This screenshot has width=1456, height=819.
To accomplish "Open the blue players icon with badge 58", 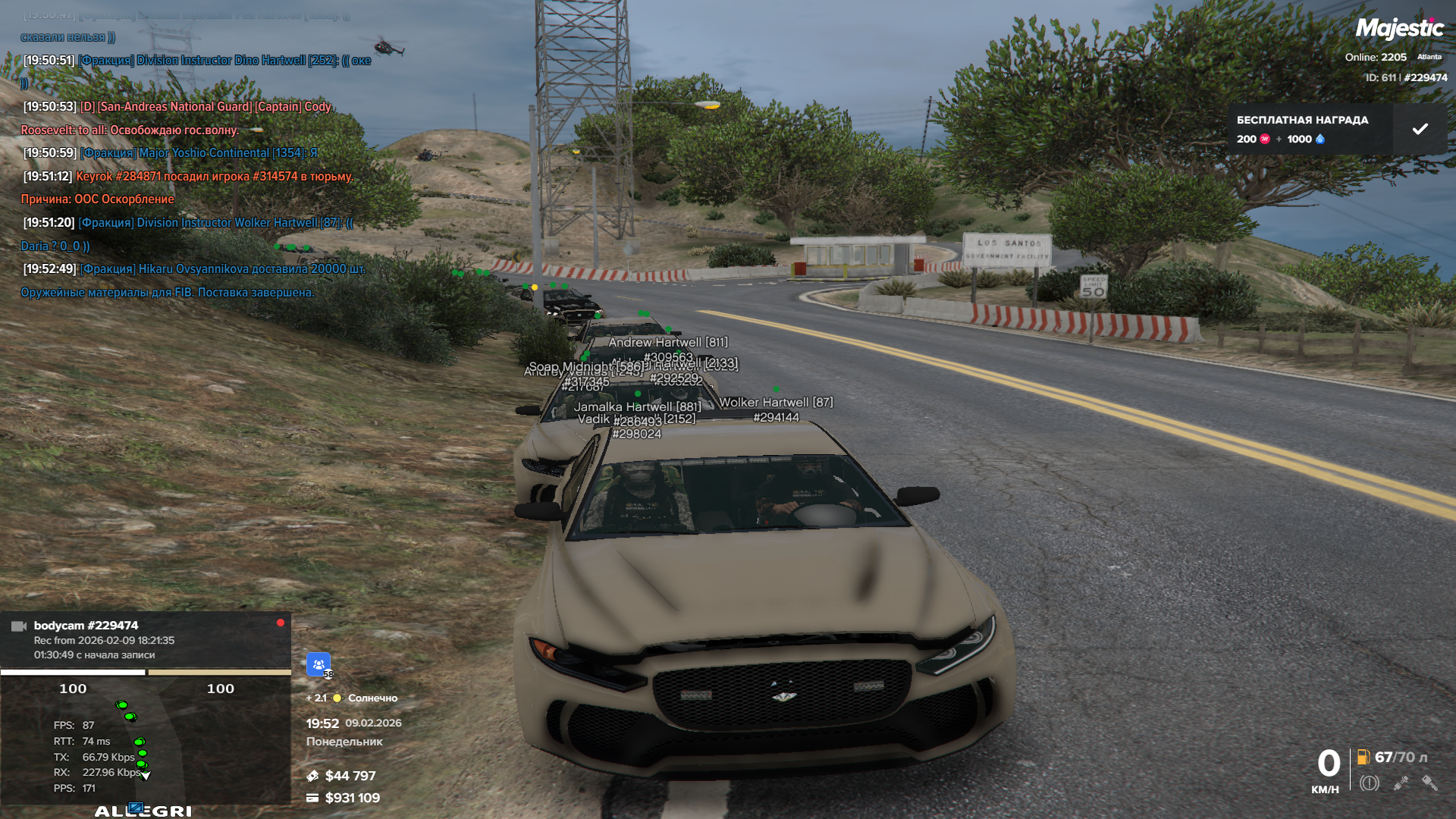I will (x=318, y=664).
